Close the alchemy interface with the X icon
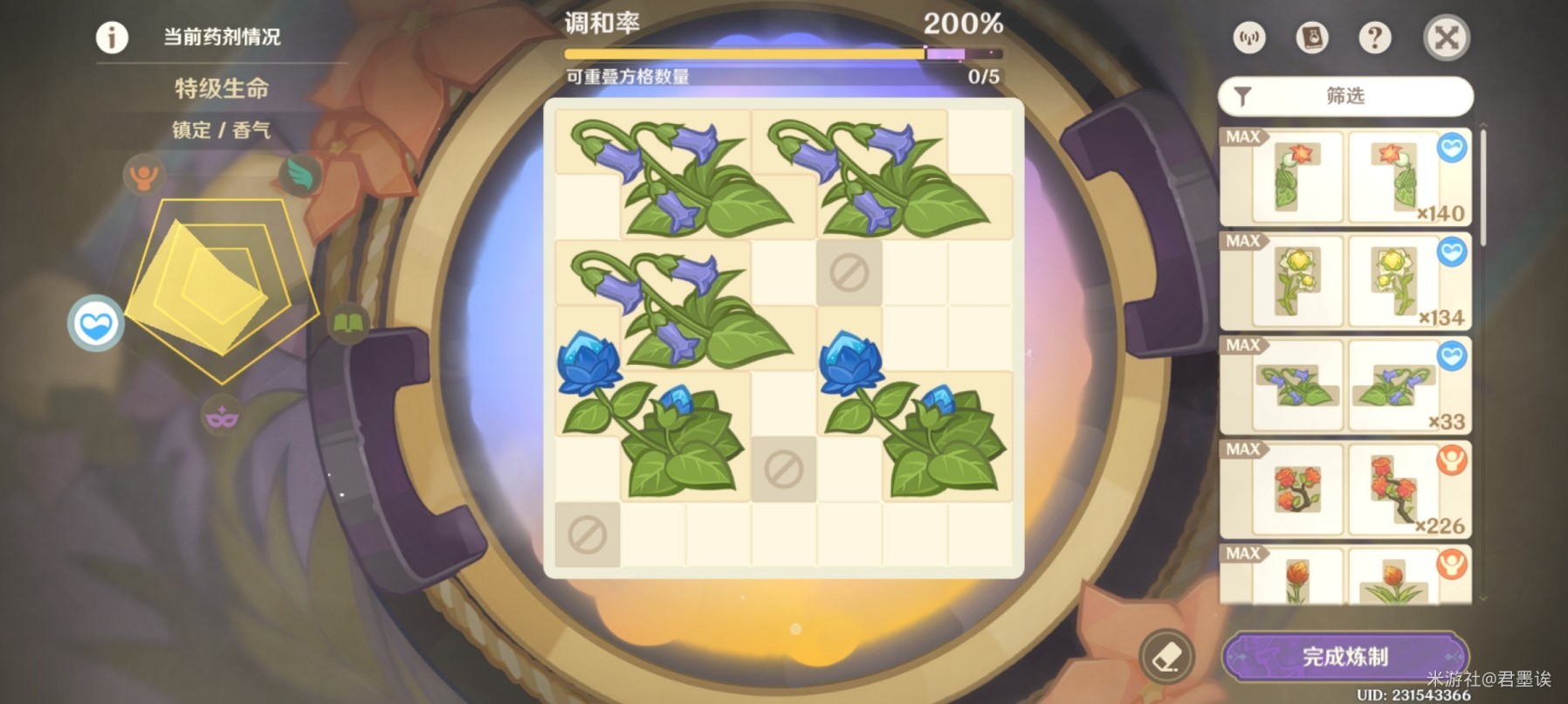Image resolution: width=1568 pixels, height=704 pixels. [x=1446, y=38]
